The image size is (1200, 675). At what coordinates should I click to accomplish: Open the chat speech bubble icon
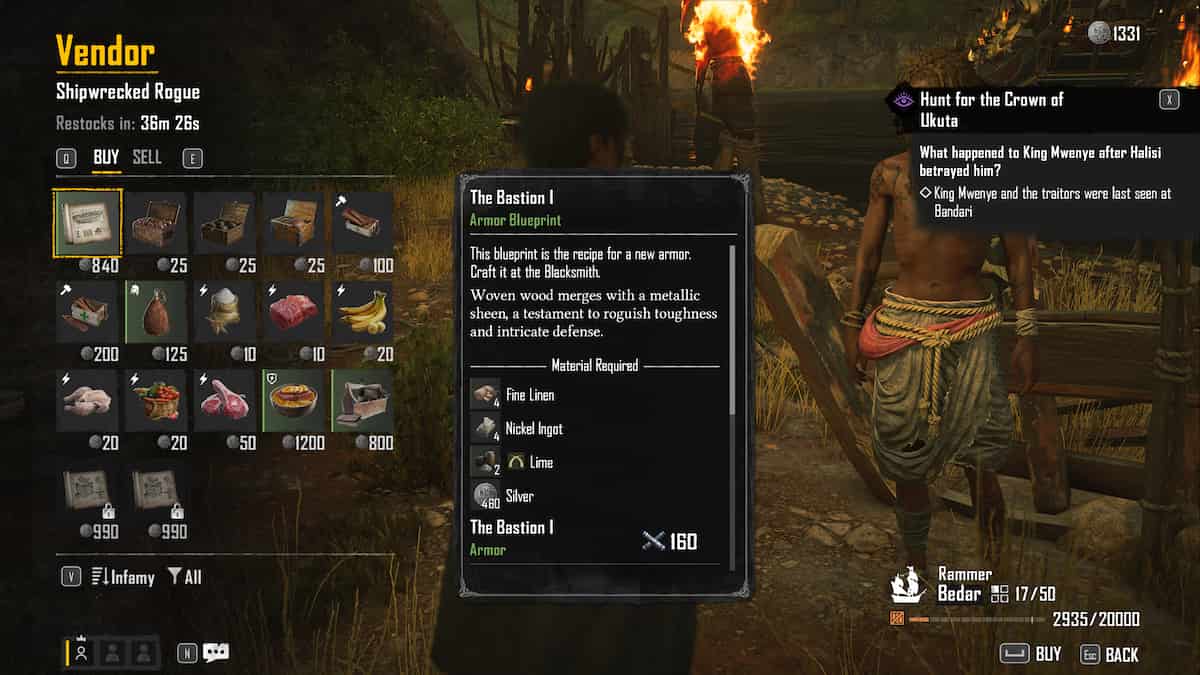point(215,652)
